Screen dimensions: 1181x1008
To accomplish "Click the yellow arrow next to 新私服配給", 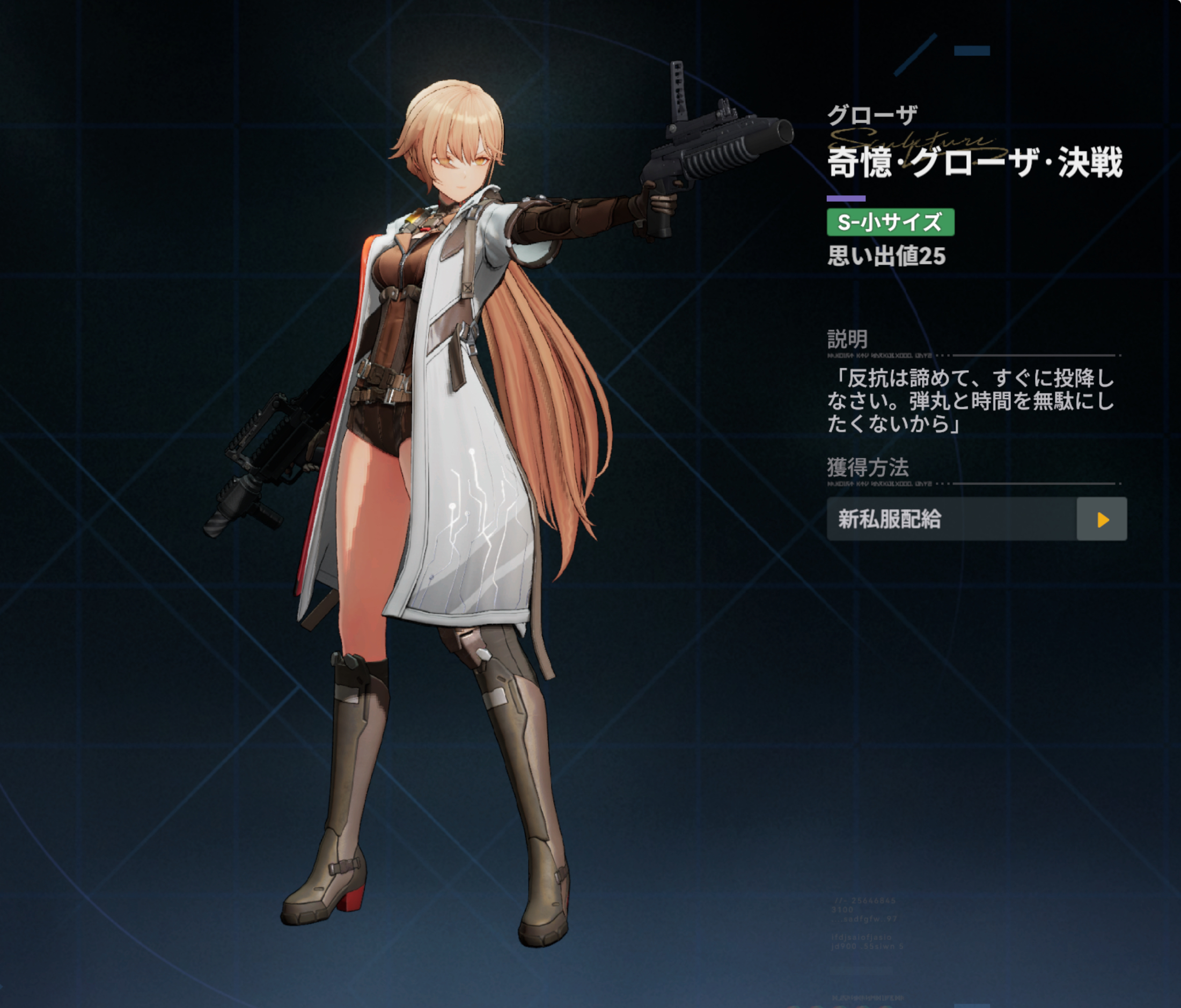I will (1102, 519).
